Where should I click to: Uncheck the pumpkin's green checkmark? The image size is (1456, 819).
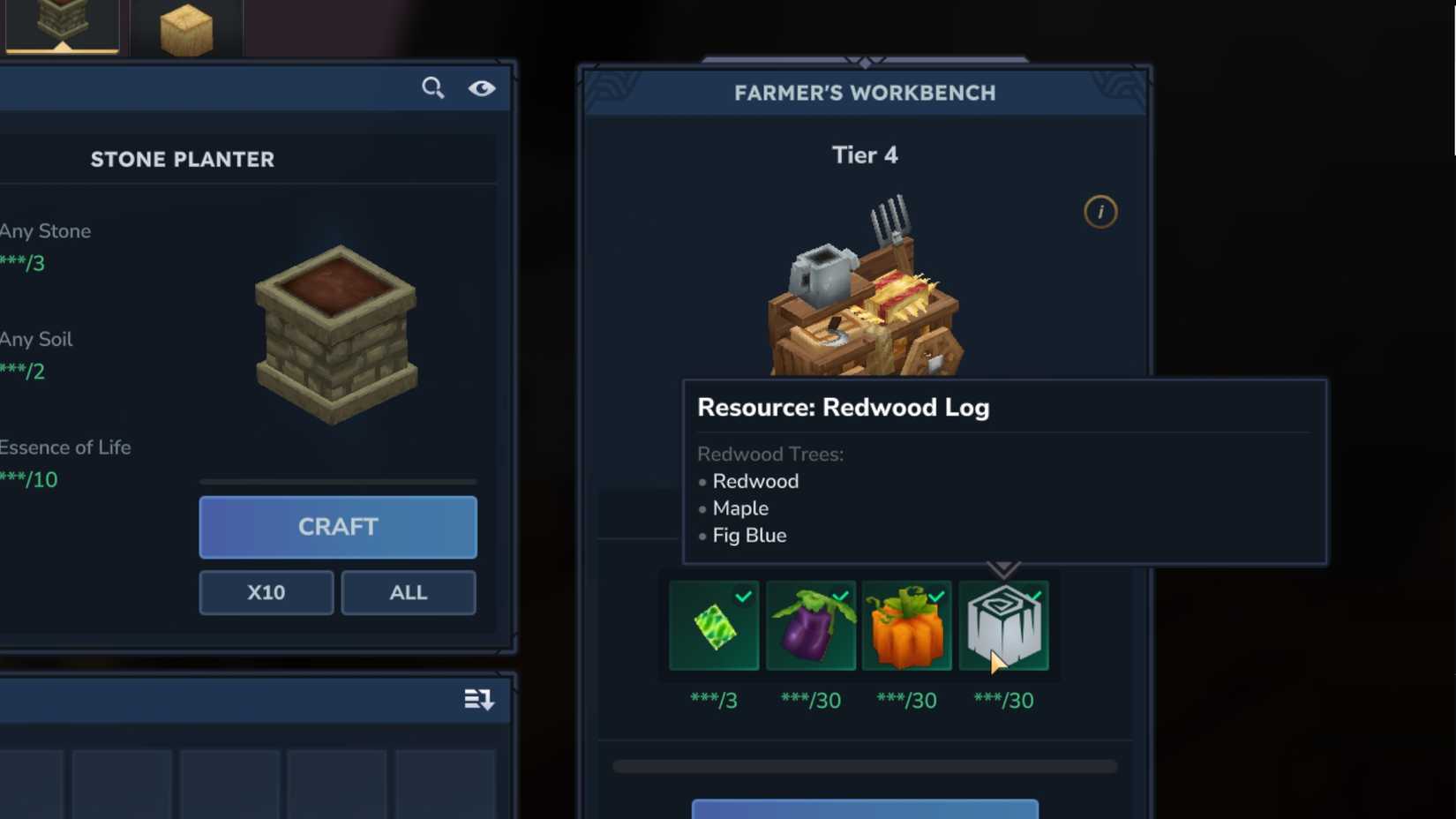tap(937, 596)
